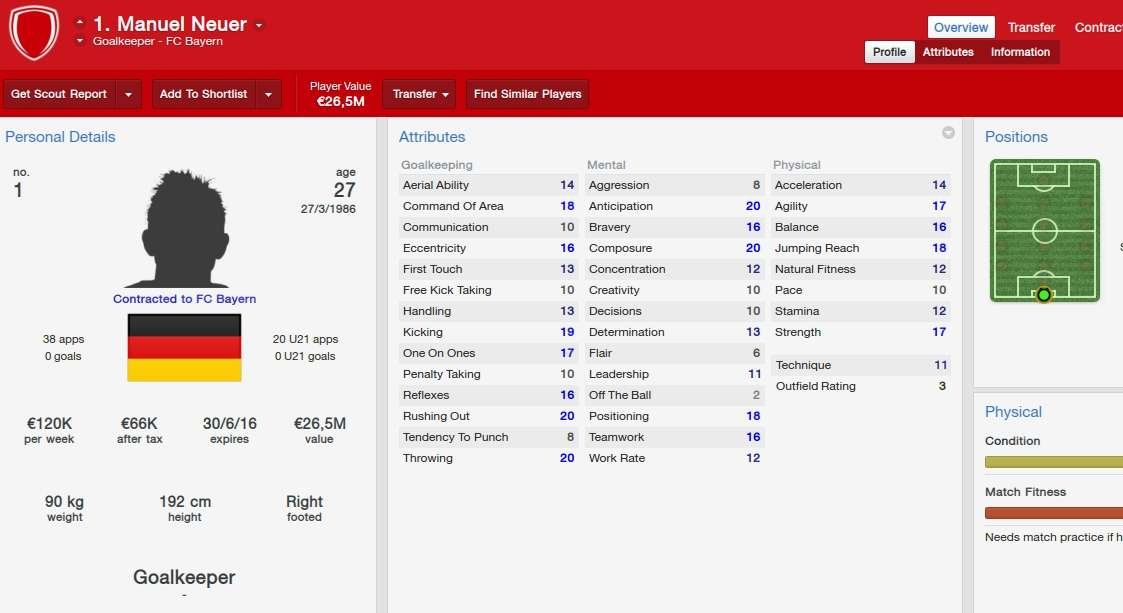Open the Information sub-tab
1123x613 pixels.
point(1020,52)
